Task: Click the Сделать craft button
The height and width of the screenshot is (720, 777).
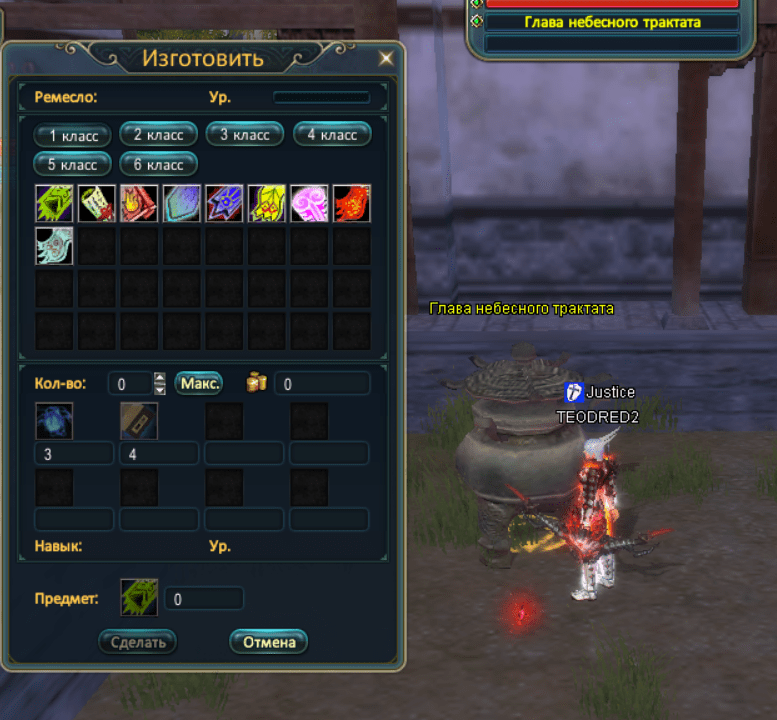Action: tap(138, 641)
